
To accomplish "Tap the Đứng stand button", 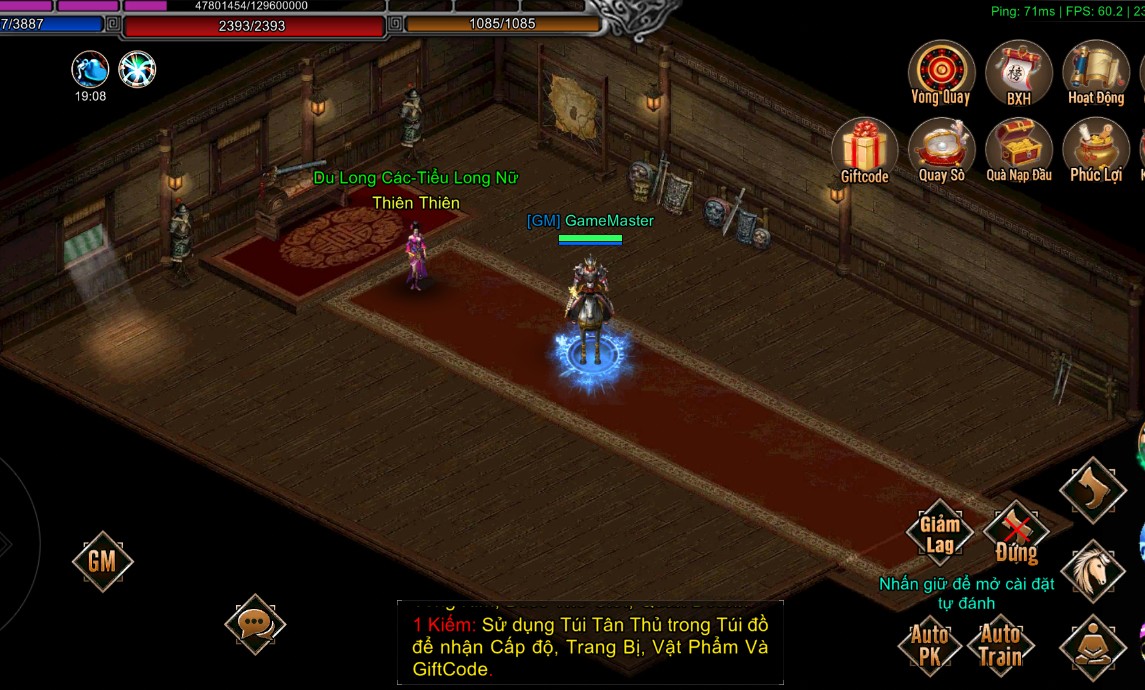I will (1016, 534).
